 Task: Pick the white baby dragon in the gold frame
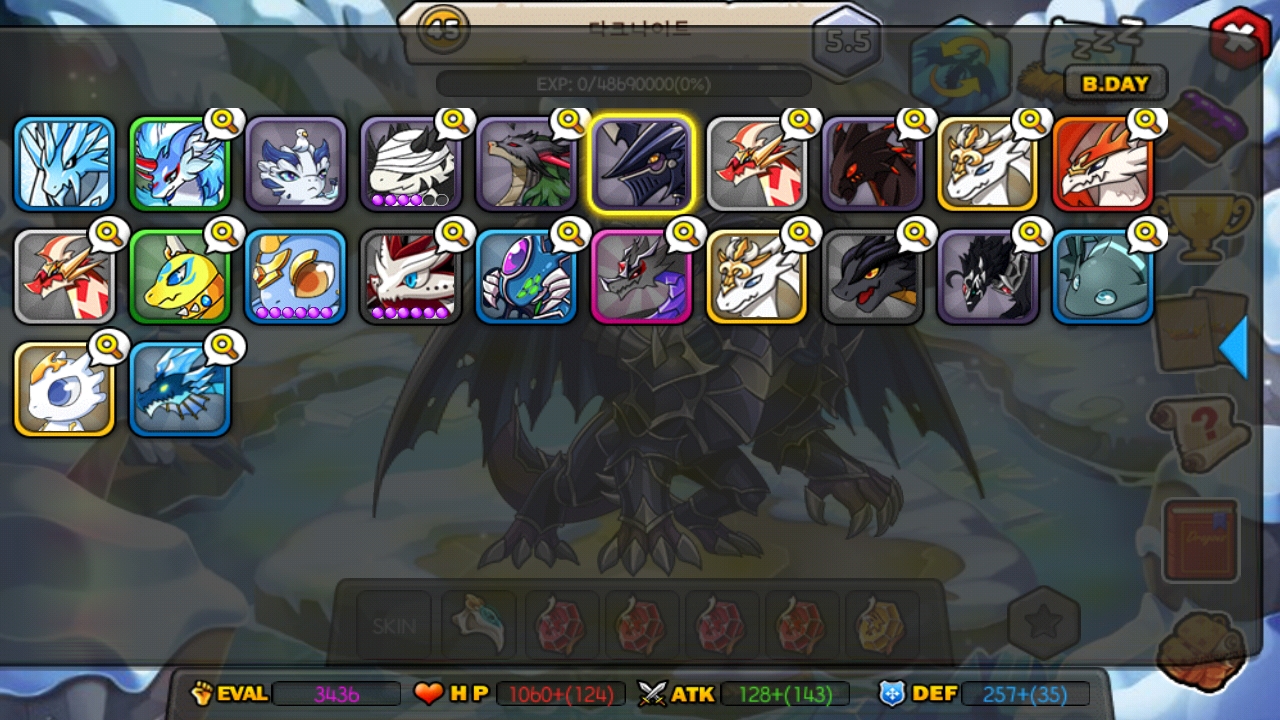[64, 390]
